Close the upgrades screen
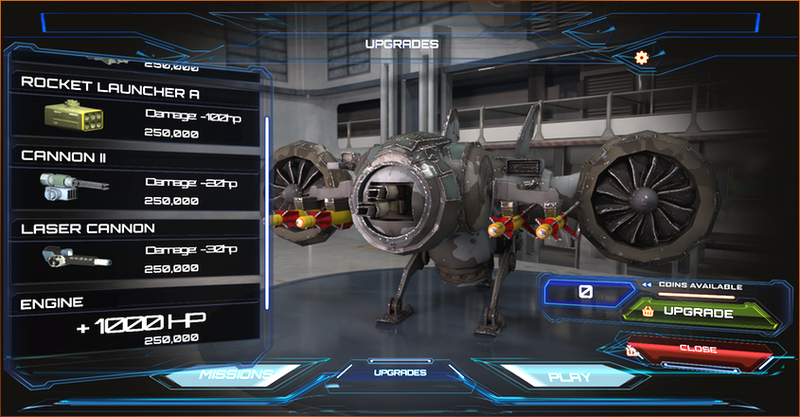800x417 pixels. tap(699, 350)
